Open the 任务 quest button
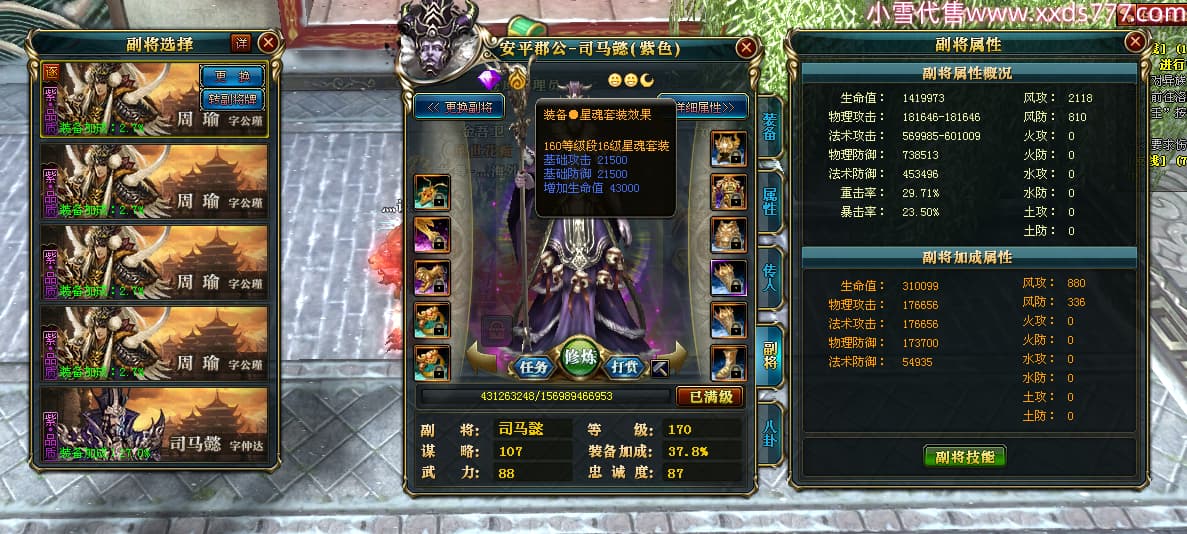Screen dimensions: 1187x534 tap(533, 367)
